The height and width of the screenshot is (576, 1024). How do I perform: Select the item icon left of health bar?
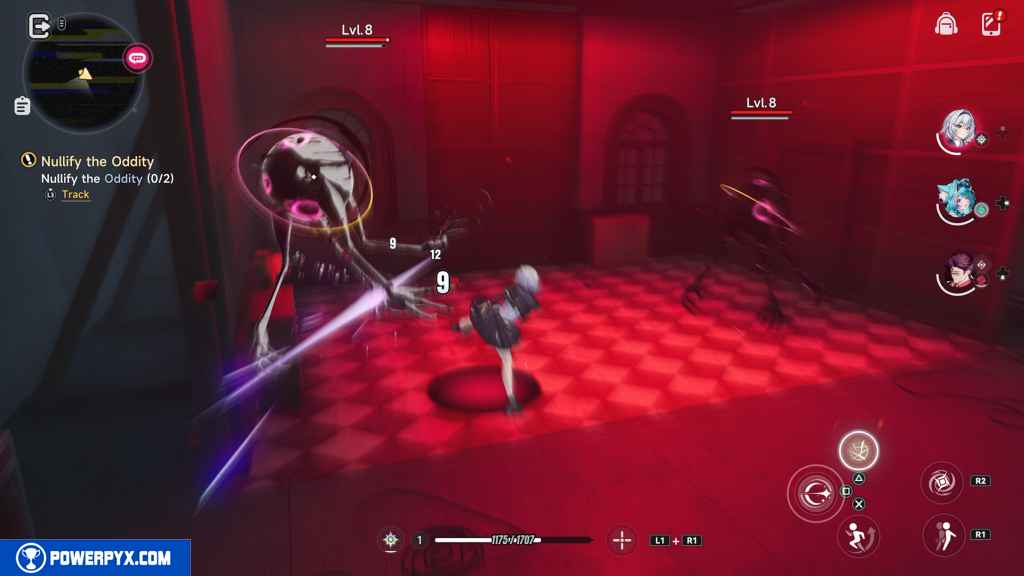(391, 540)
